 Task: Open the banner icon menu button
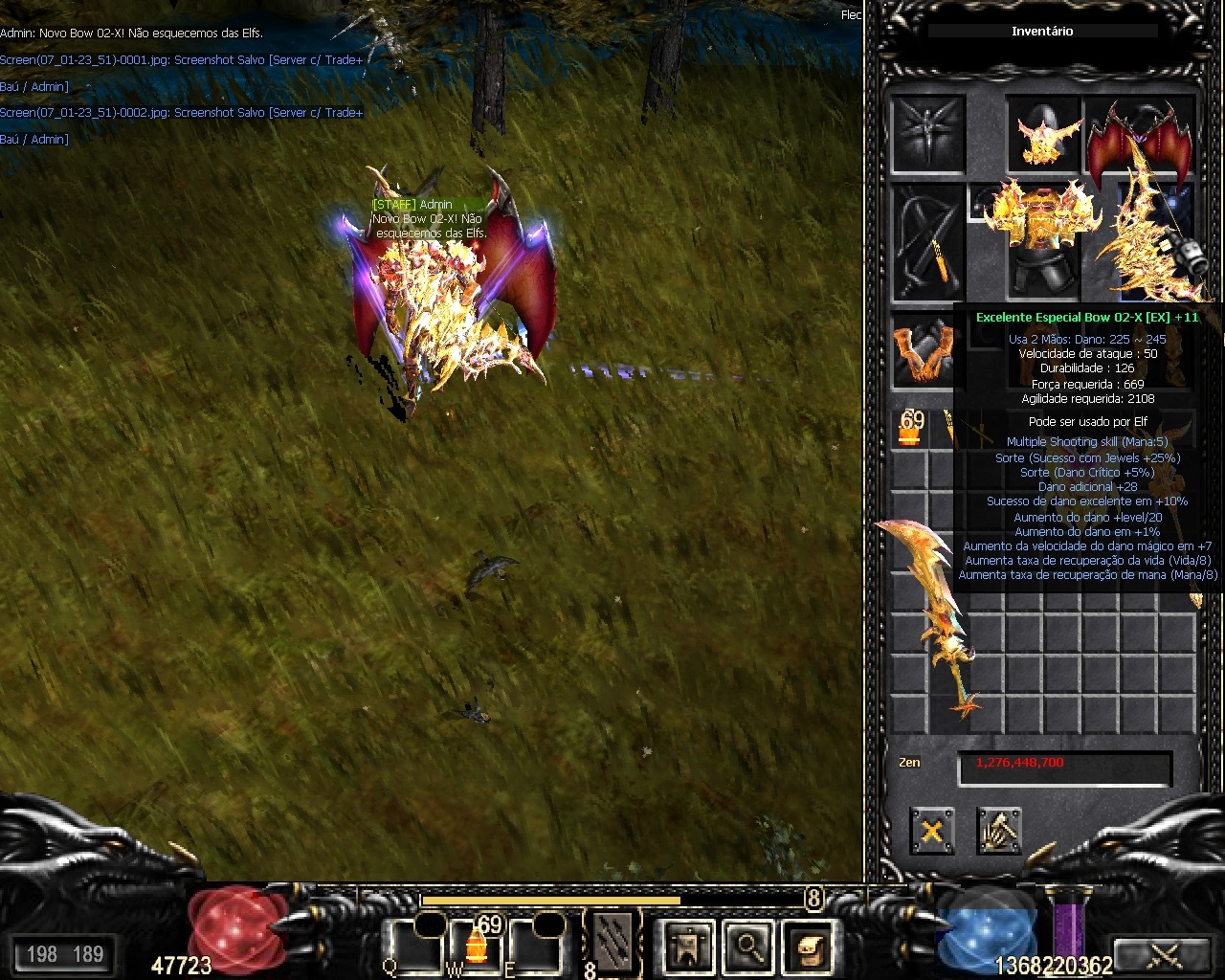[688, 947]
